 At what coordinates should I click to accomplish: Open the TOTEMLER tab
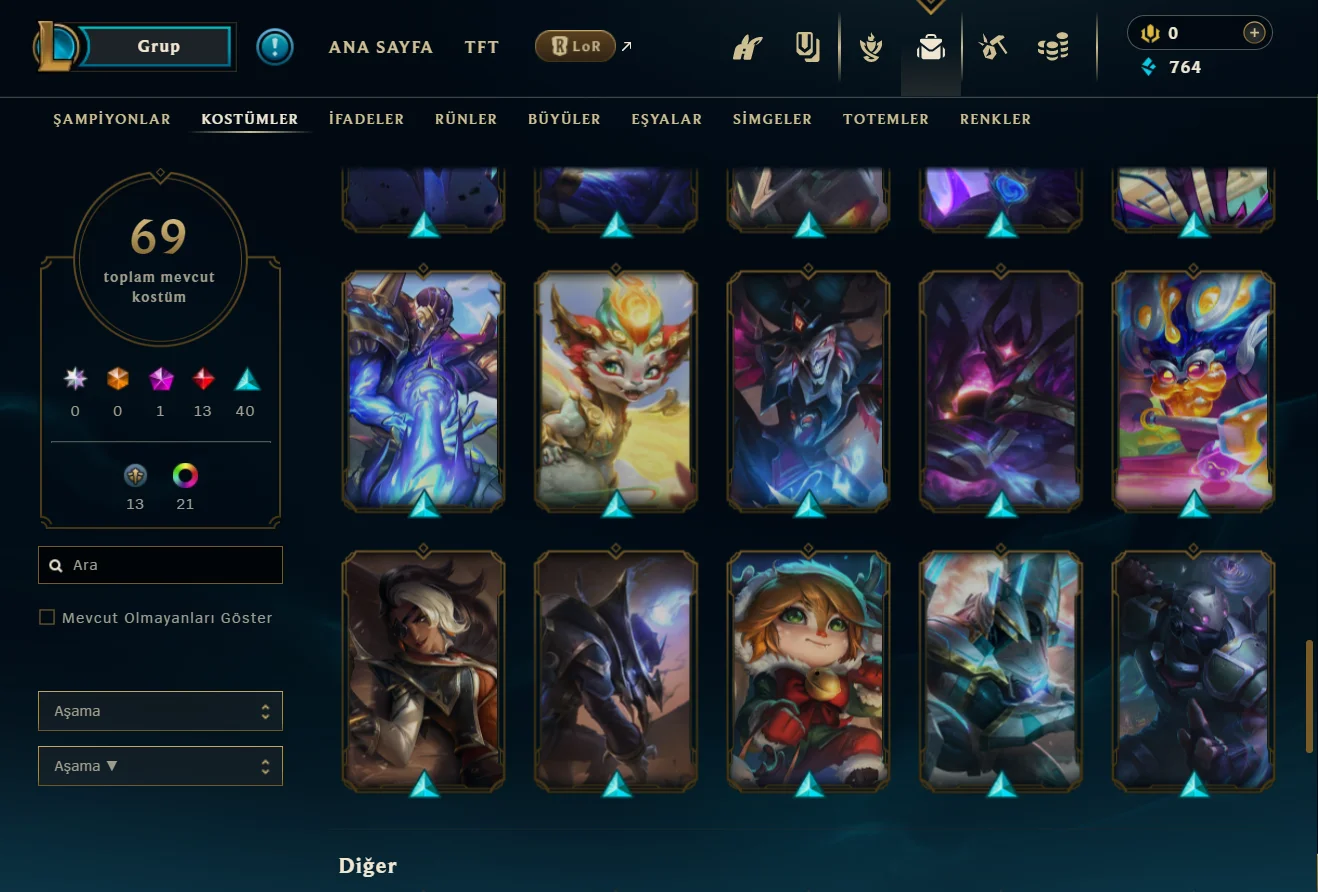886,119
